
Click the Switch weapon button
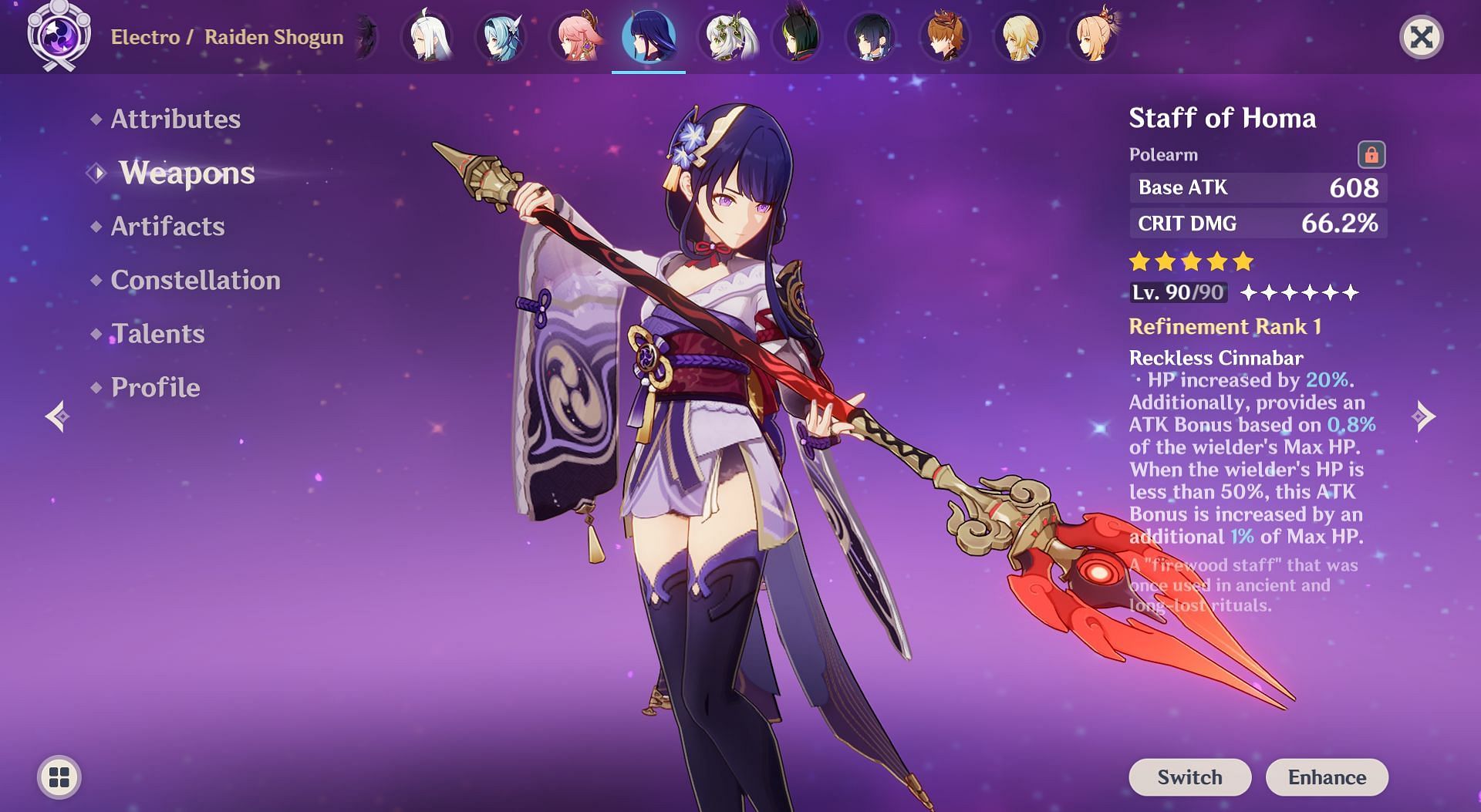click(x=1189, y=777)
